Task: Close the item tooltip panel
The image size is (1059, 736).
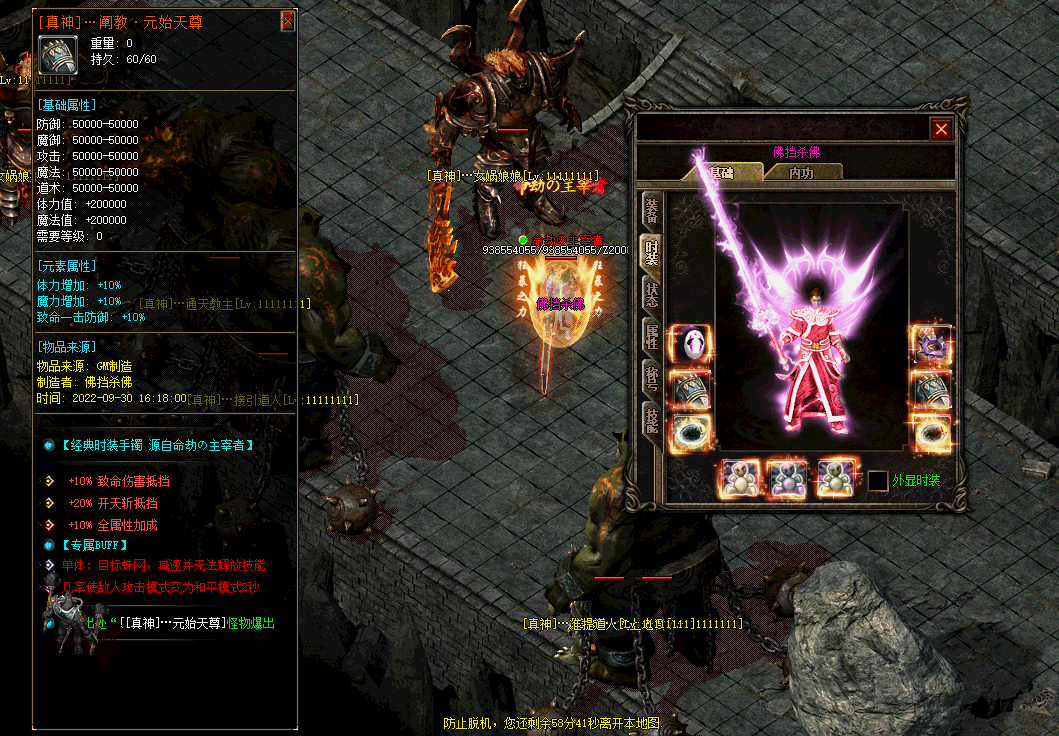Action: (x=288, y=21)
